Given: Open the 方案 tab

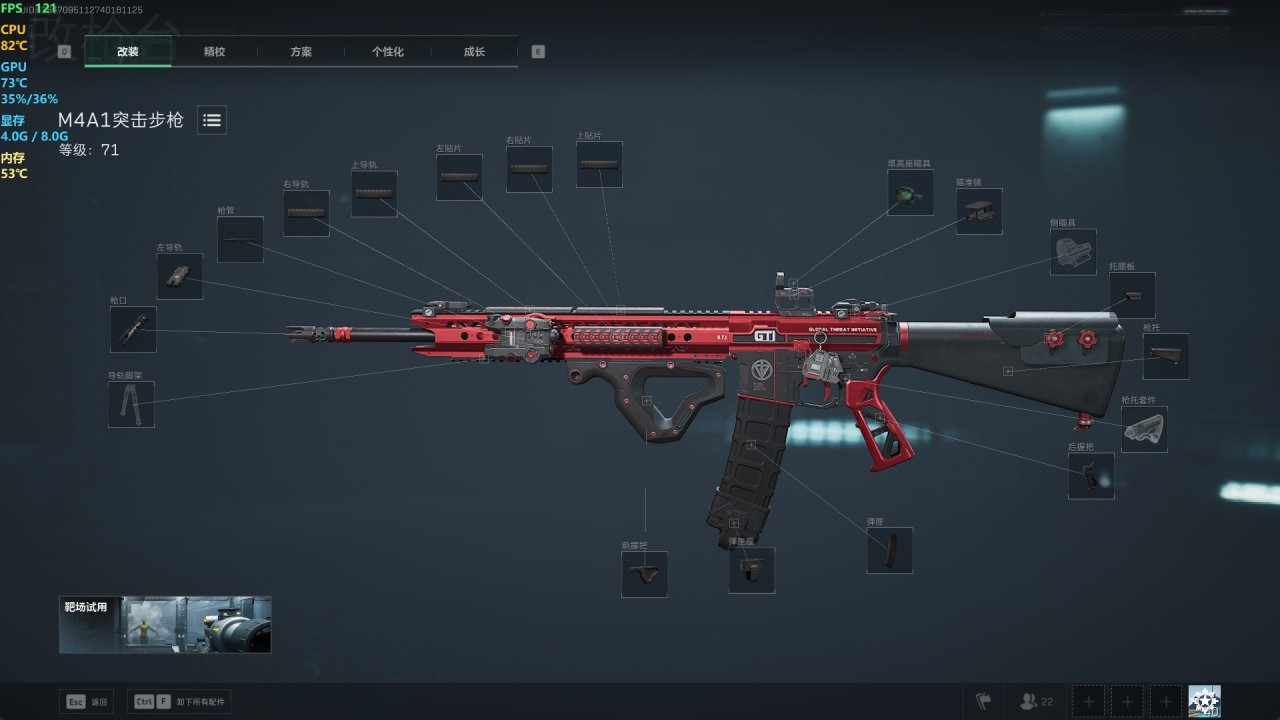Looking at the screenshot, I should pyautogui.click(x=301, y=52).
